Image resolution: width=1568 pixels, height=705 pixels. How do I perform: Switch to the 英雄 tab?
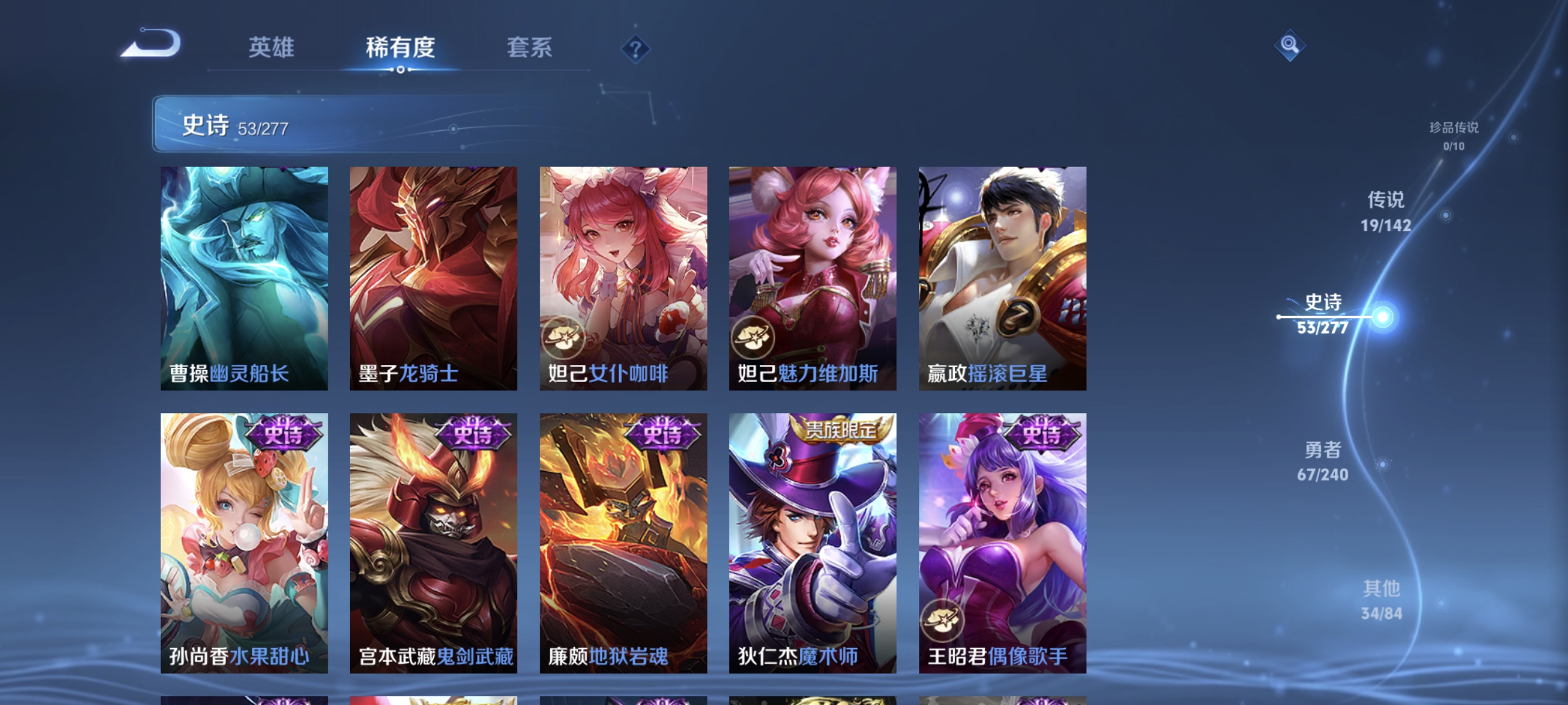pos(271,49)
